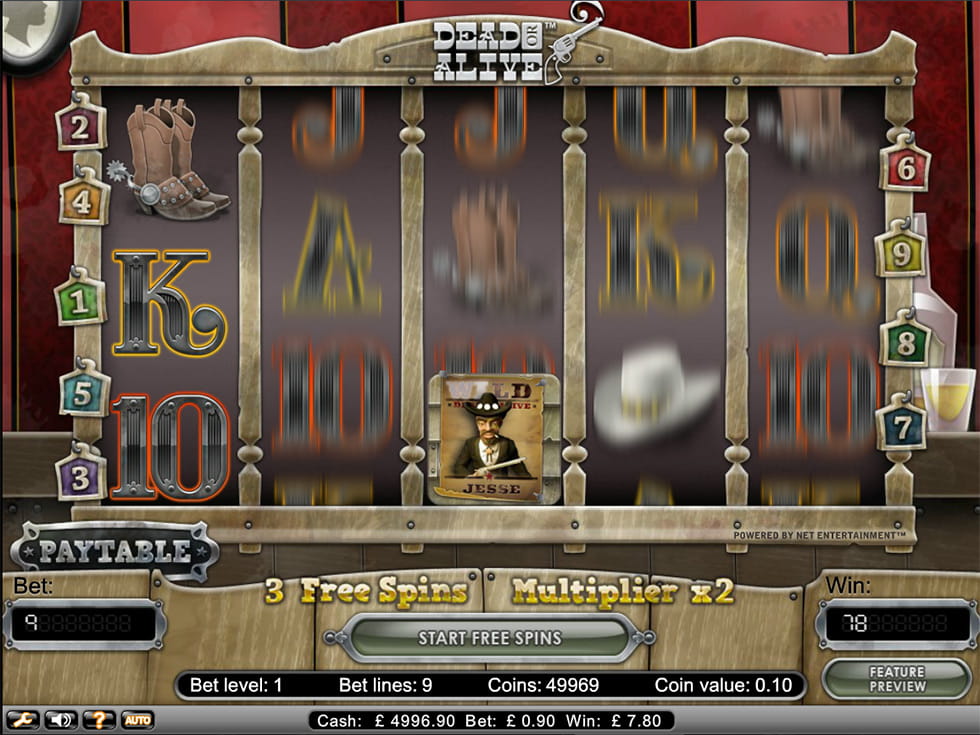The height and width of the screenshot is (735, 980).
Task: Choose bet line tag 9
Action: (901, 254)
